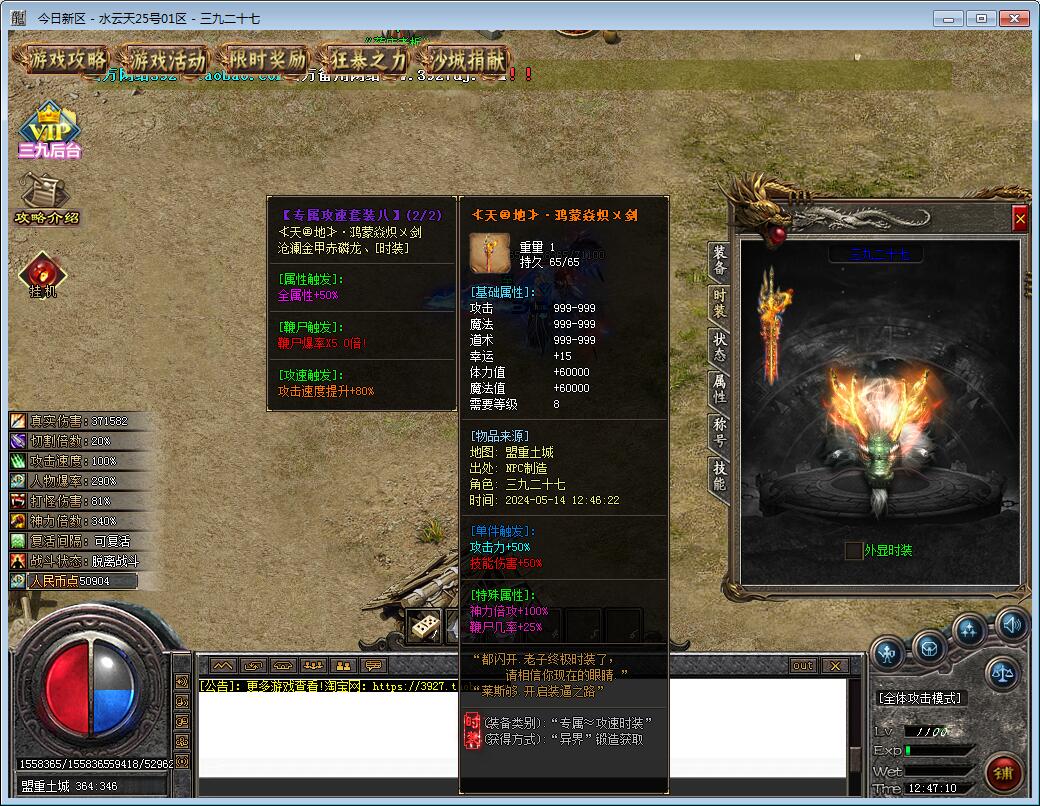Toggle the sound speaker button
Viewport: 1040px width, 806px height.
tap(1011, 625)
